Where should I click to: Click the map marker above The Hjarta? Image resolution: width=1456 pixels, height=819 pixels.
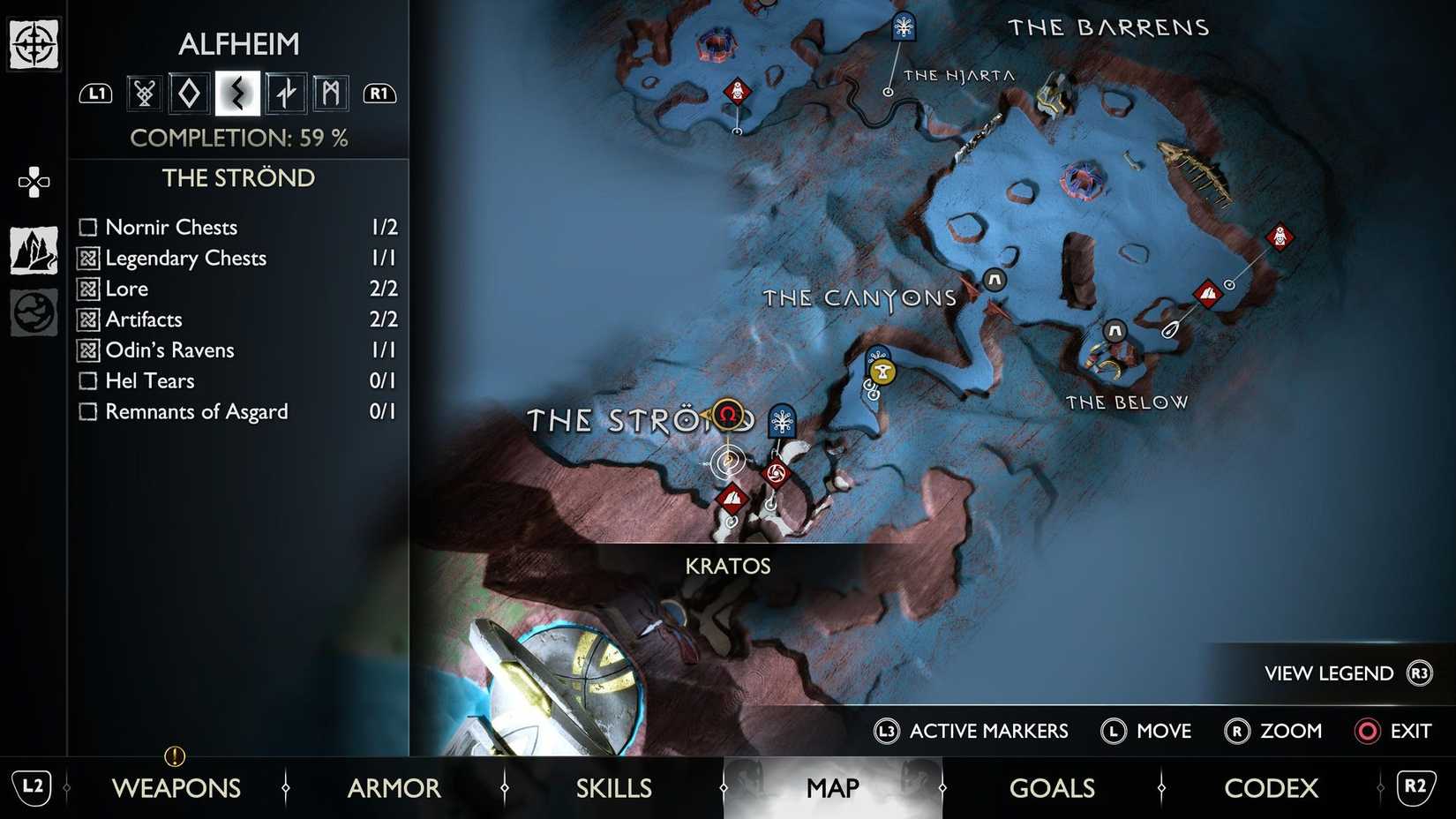pos(903,26)
